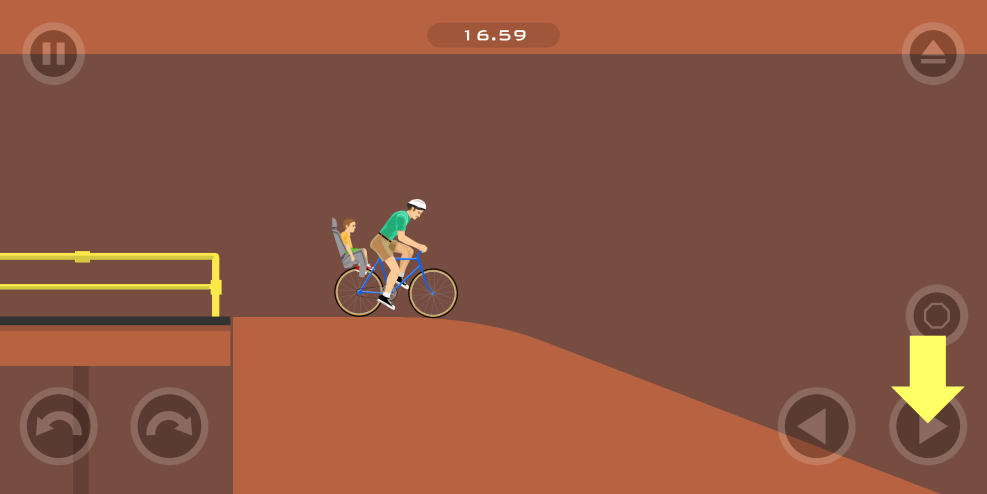Lean forward with clockwise rotate button

tap(169, 426)
